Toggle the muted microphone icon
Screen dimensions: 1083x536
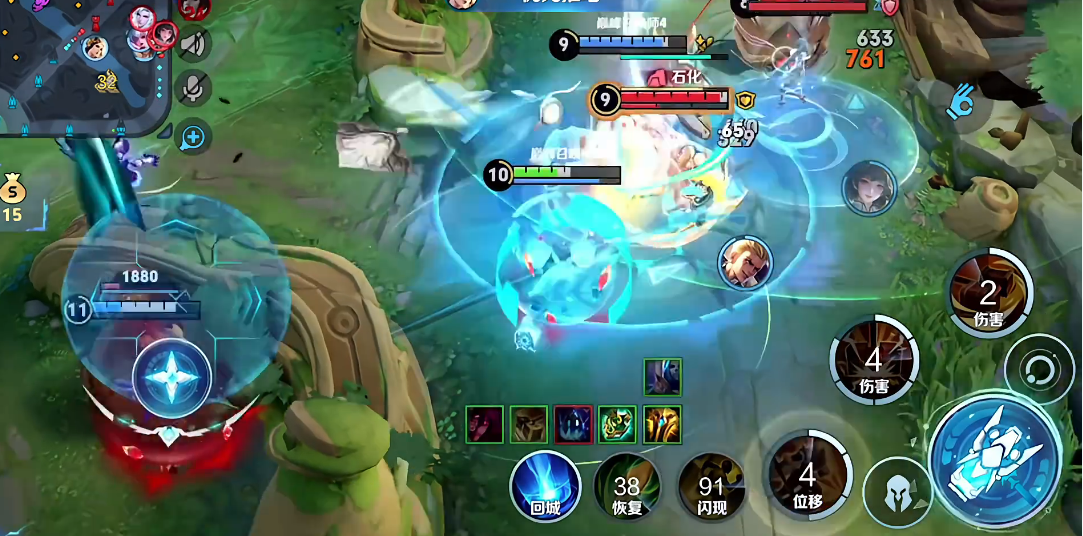(x=193, y=89)
